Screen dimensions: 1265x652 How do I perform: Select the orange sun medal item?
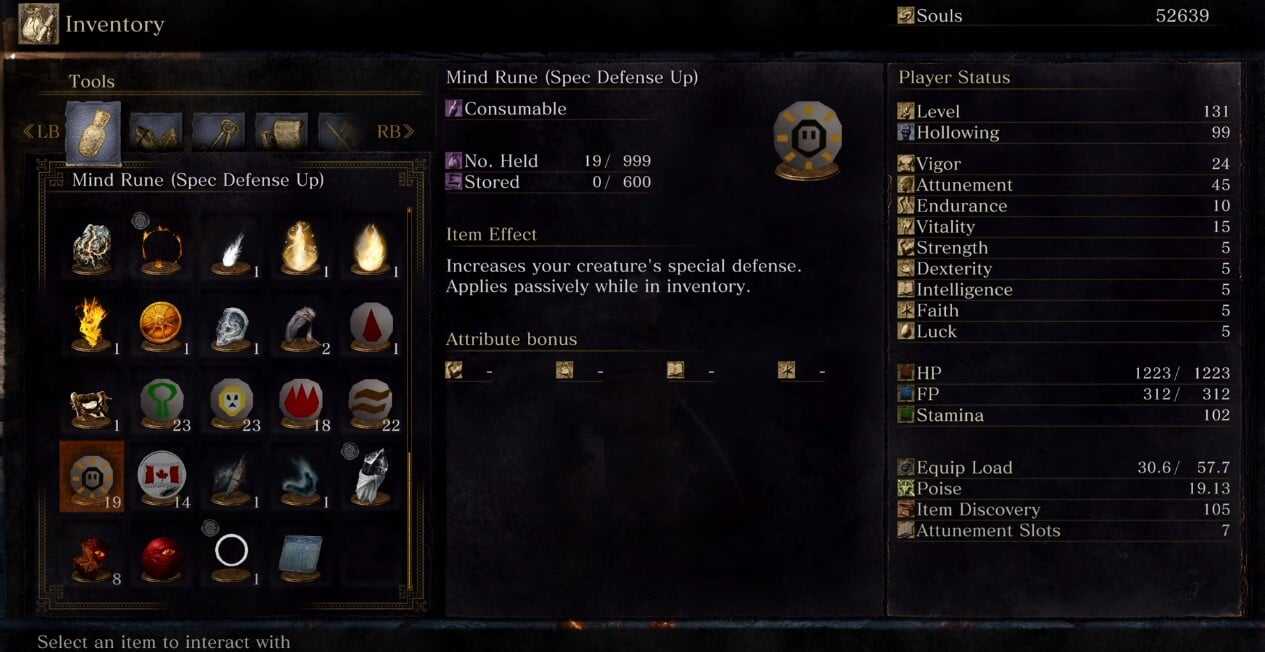pyautogui.click(x=161, y=326)
